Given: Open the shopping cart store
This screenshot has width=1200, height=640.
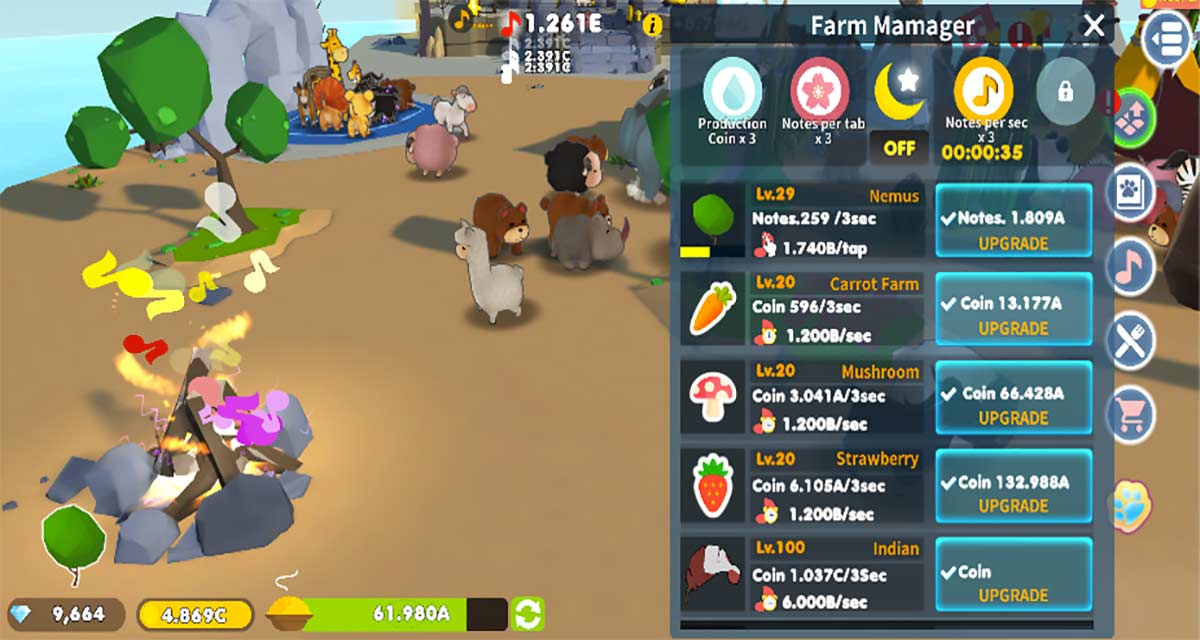Looking at the screenshot, I should coord(1131,413).
